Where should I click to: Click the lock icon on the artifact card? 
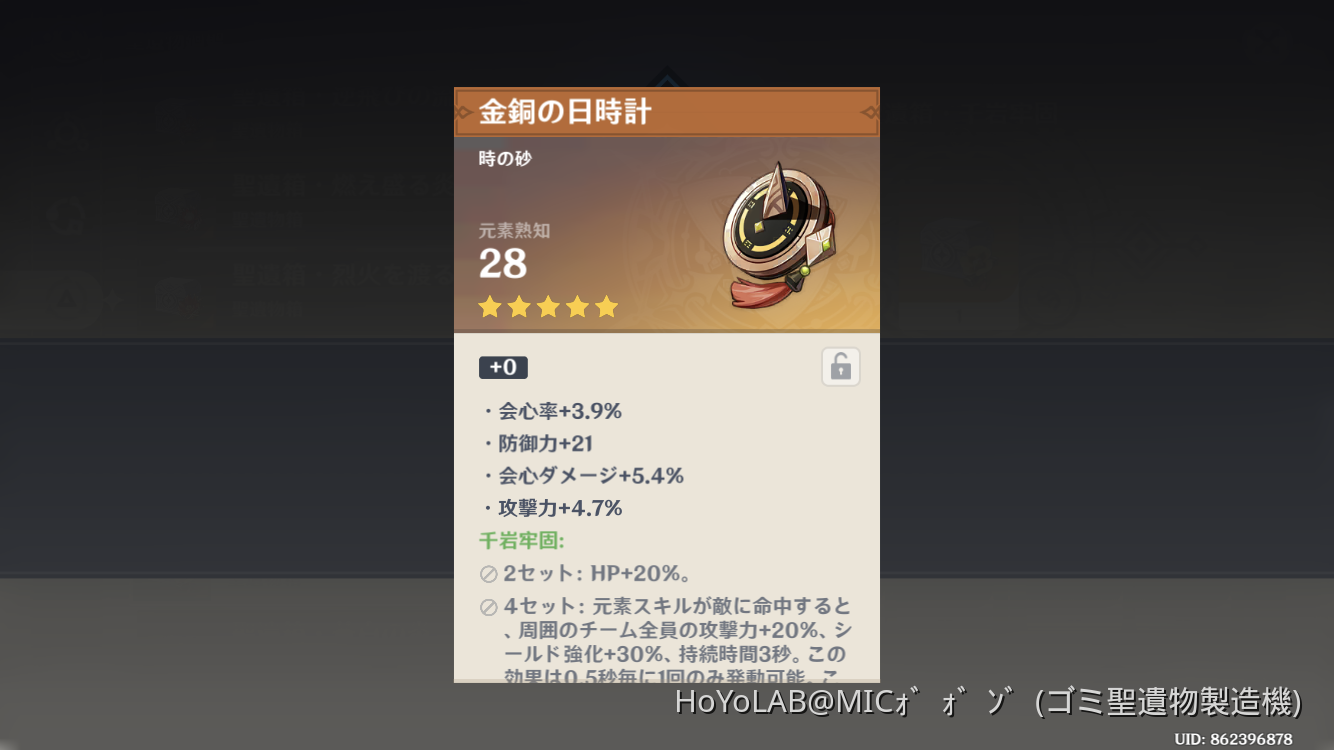[841, 366]
